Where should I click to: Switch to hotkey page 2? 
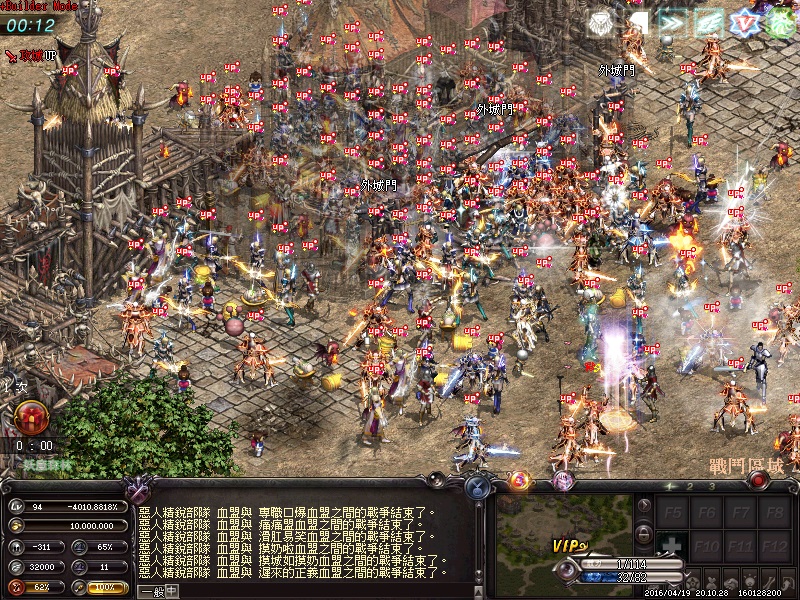click(x=691, y=486)
